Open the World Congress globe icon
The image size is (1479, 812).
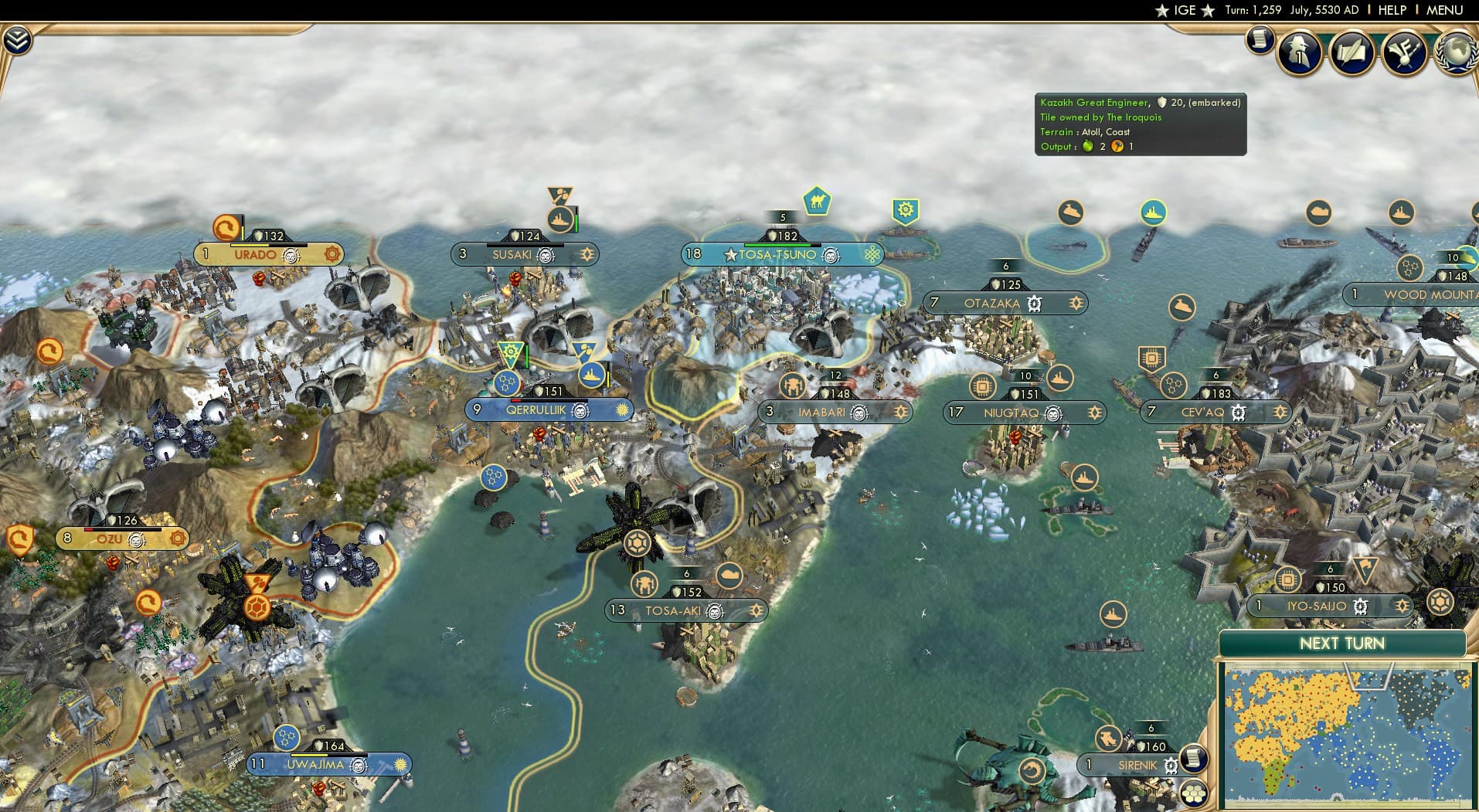coord(1457,53)
